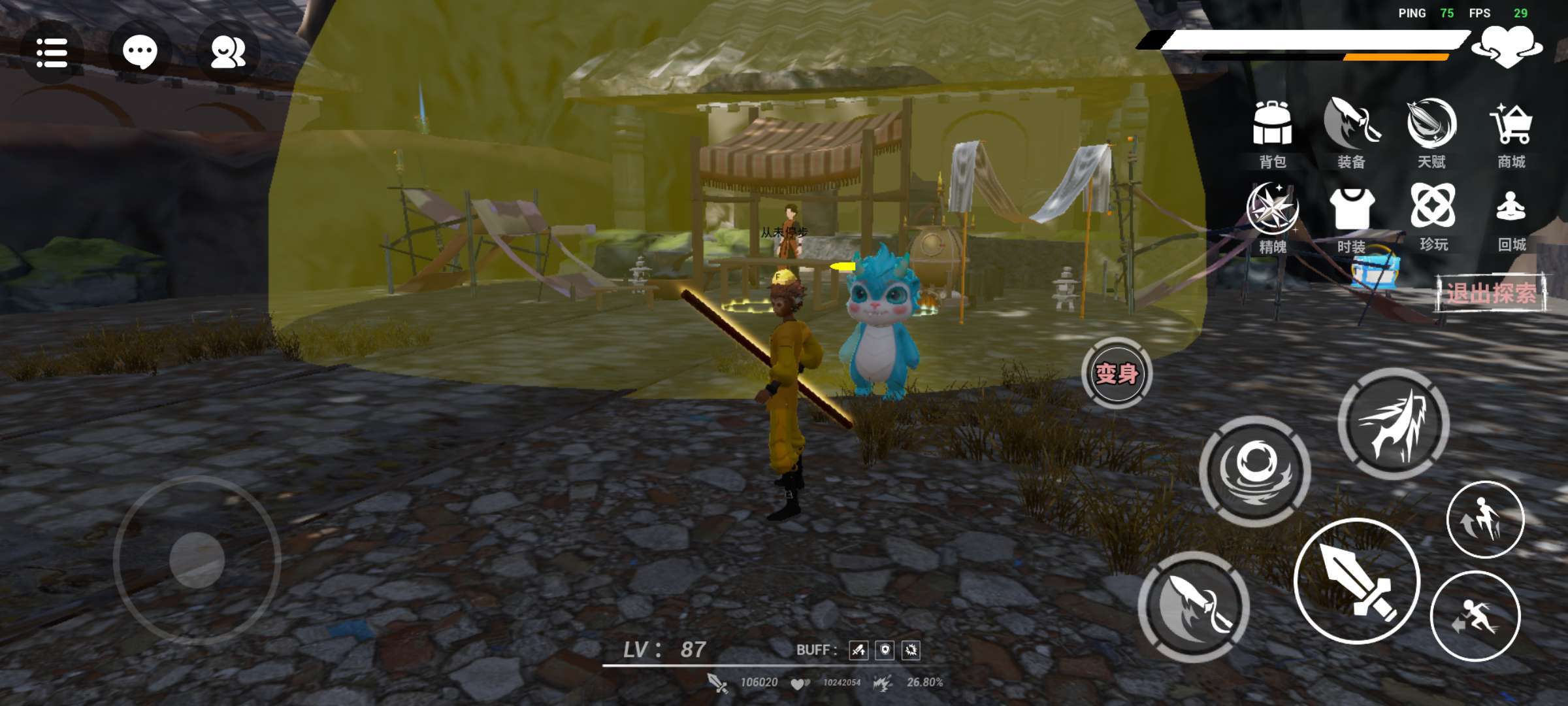This screenshot has height=706, width=1568.
Task: Tap the heart icon beside health bar
Action: (1507, 46)
